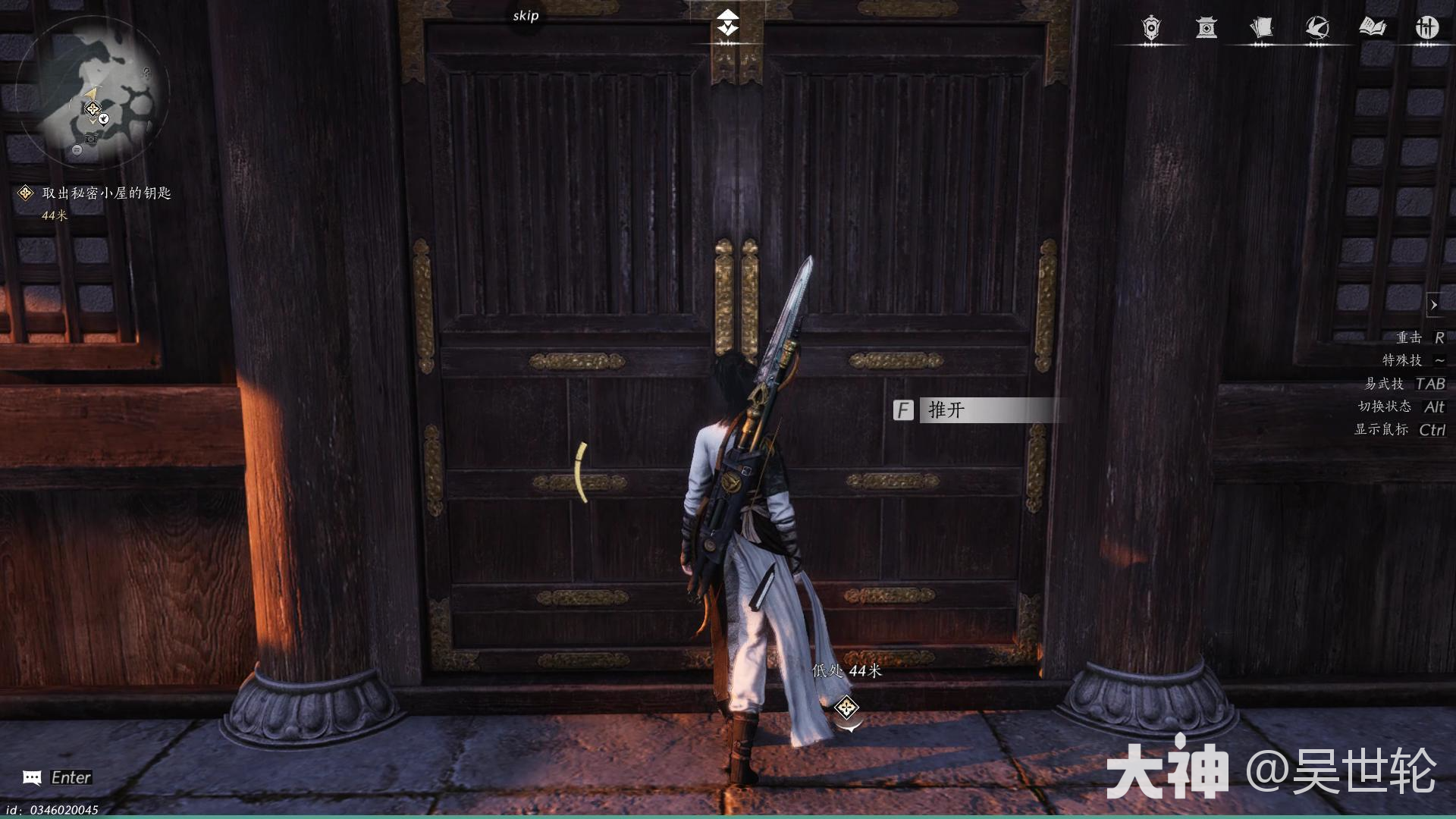Click the camera marker on the minimap
Viewport: 1456px width, 819px height.
[x=92, y=138]
